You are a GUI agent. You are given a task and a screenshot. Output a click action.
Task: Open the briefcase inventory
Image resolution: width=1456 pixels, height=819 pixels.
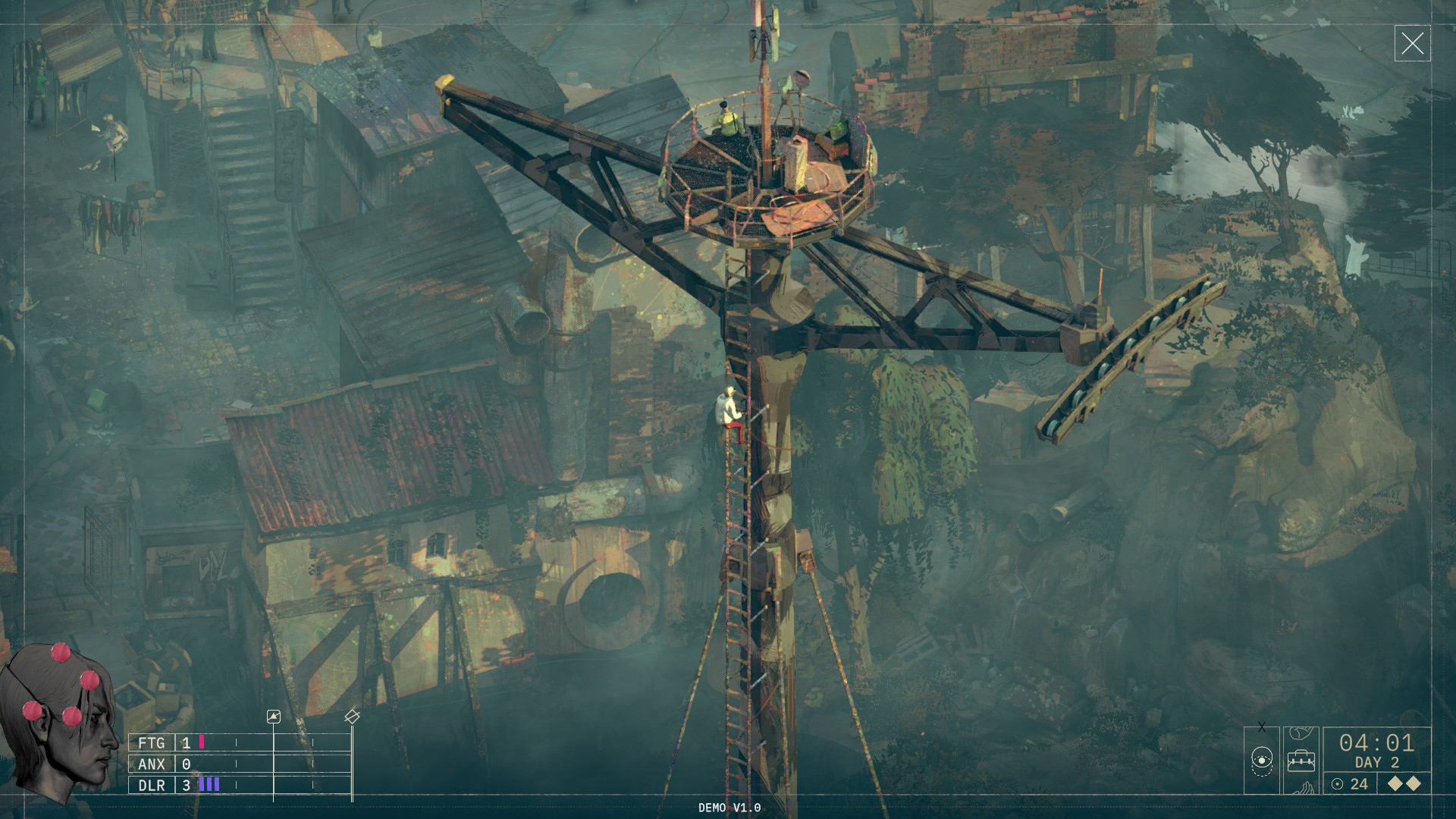(x=1301, y=760)
